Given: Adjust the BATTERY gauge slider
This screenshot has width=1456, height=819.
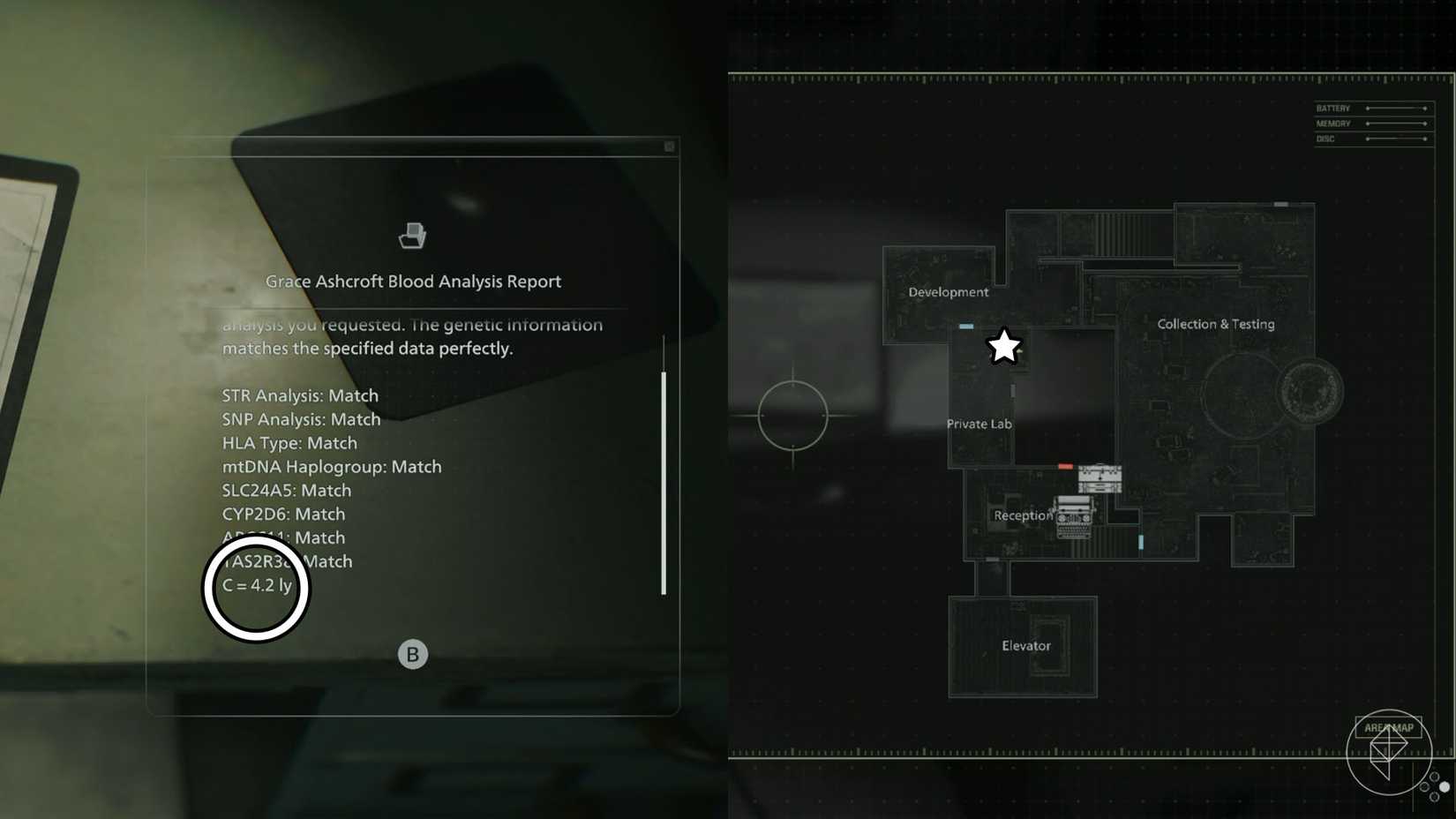Looking at the screenshot, I should [1397, 108].
